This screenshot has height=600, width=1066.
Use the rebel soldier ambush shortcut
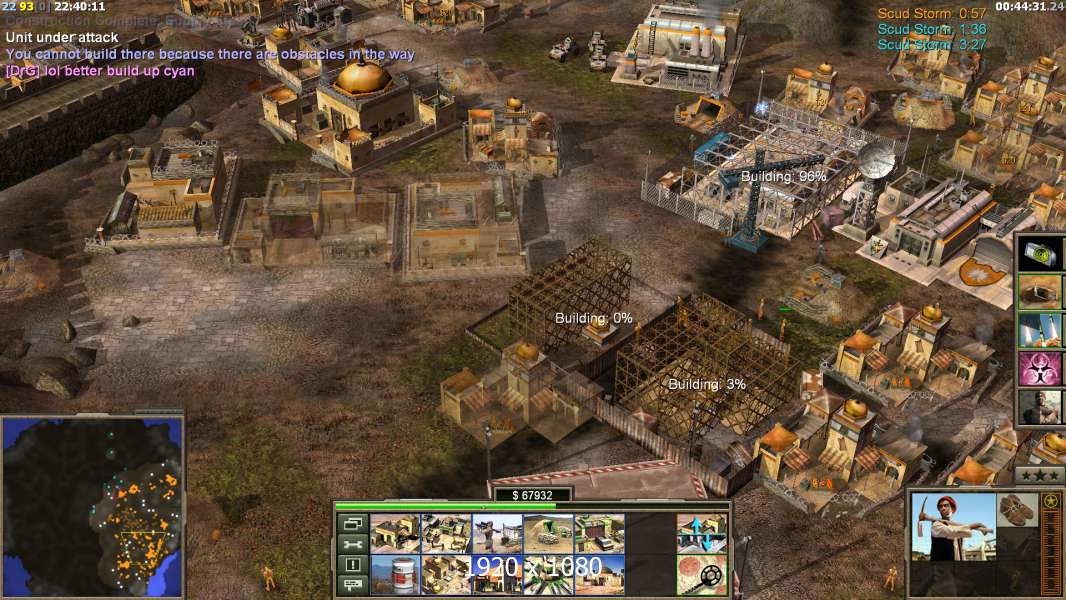(1041, 407)
